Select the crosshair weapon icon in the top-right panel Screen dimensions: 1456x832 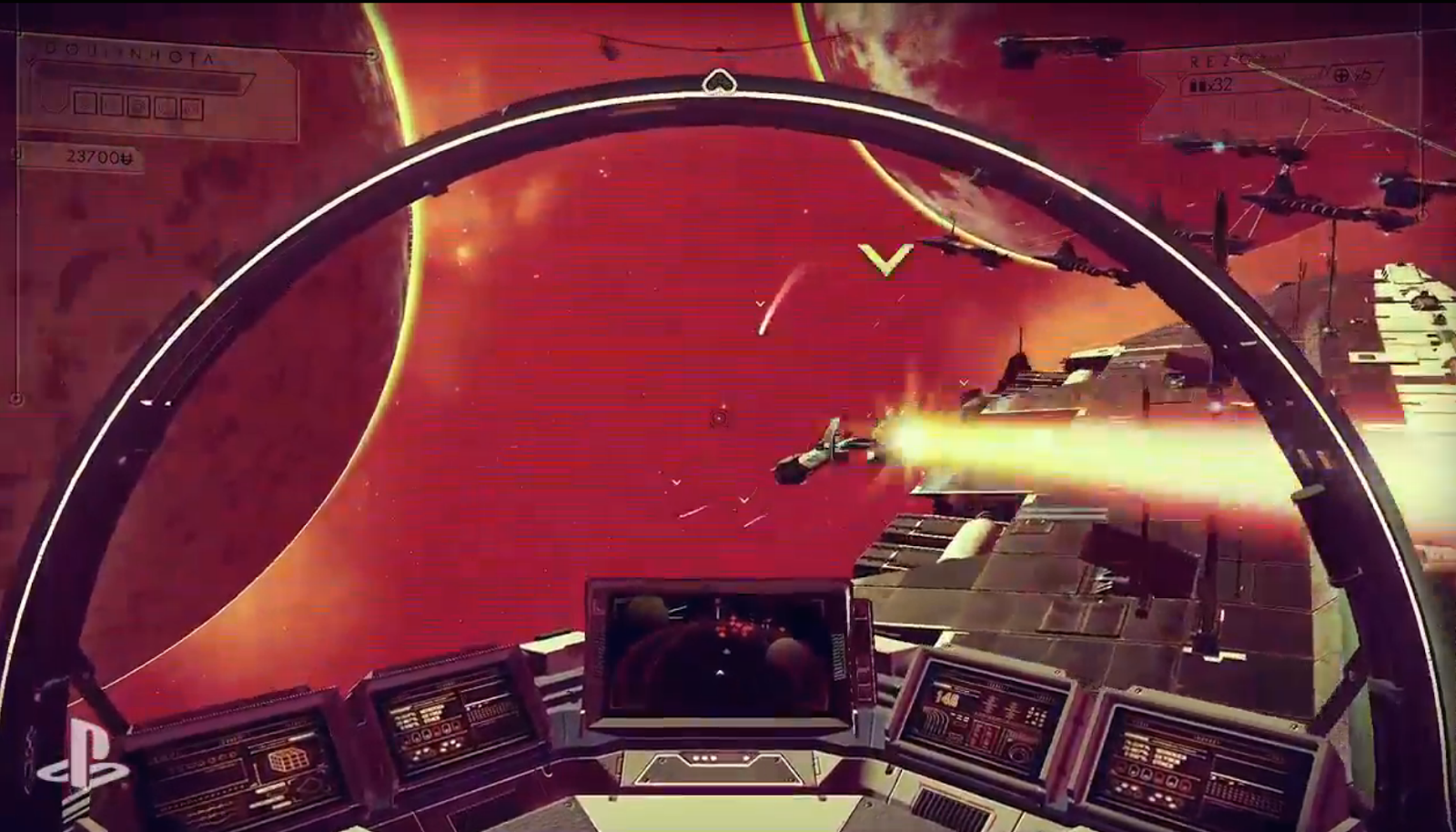click(1340, 76)
